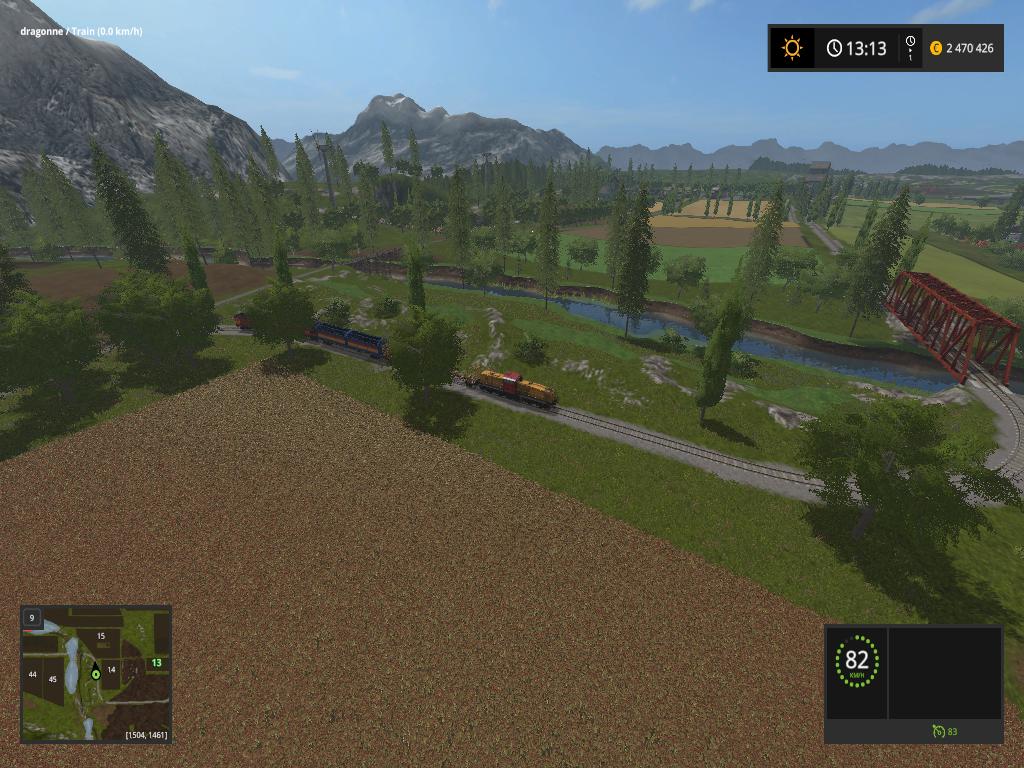Click the sunny weather icon
The height and width of the screenshot is (768, 1024).
(x=792, y=48)
